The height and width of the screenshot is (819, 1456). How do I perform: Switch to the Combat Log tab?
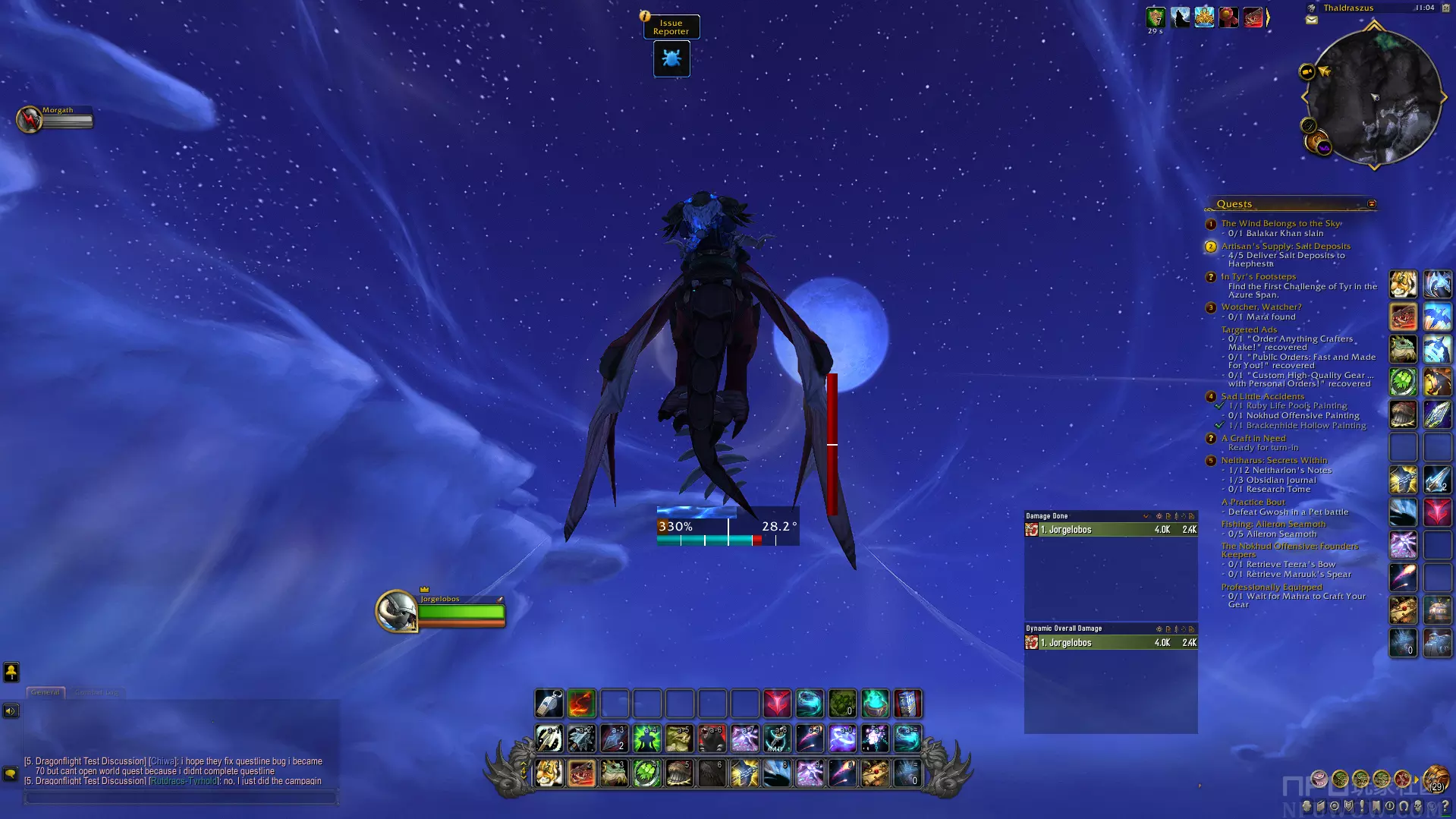coord(96,692)
